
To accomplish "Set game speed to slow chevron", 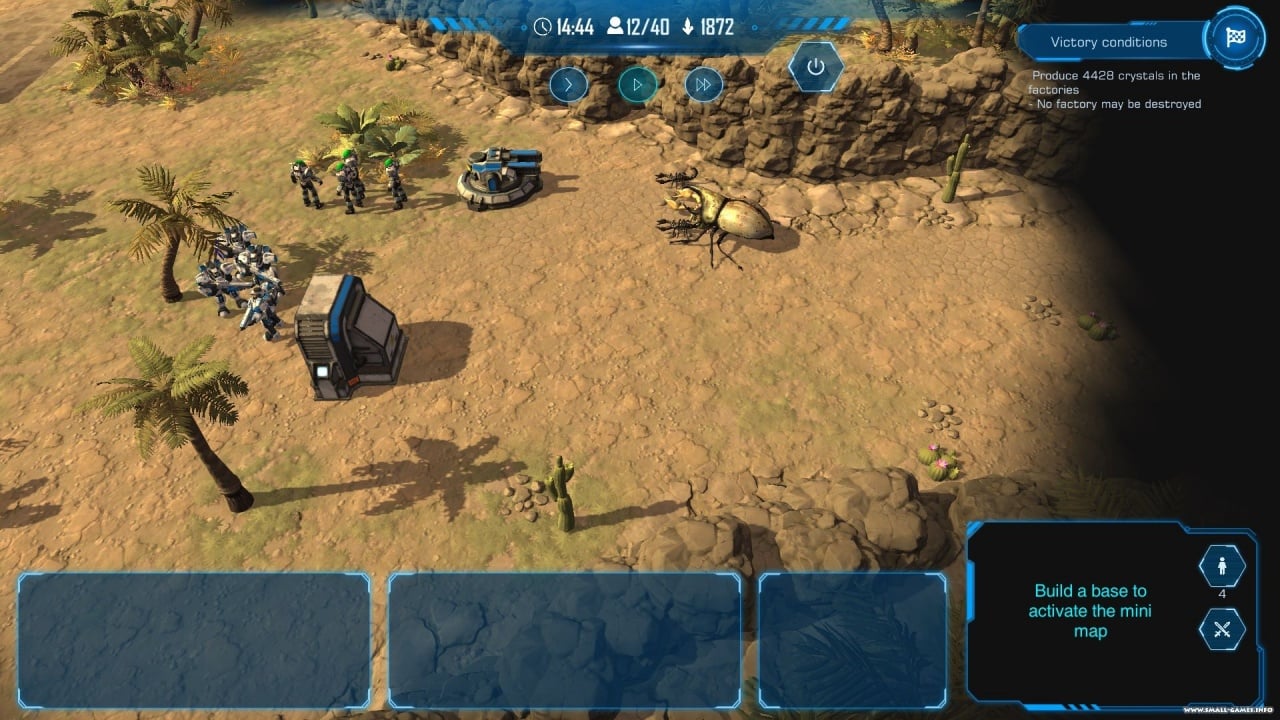I will click(x=568, y=85).
